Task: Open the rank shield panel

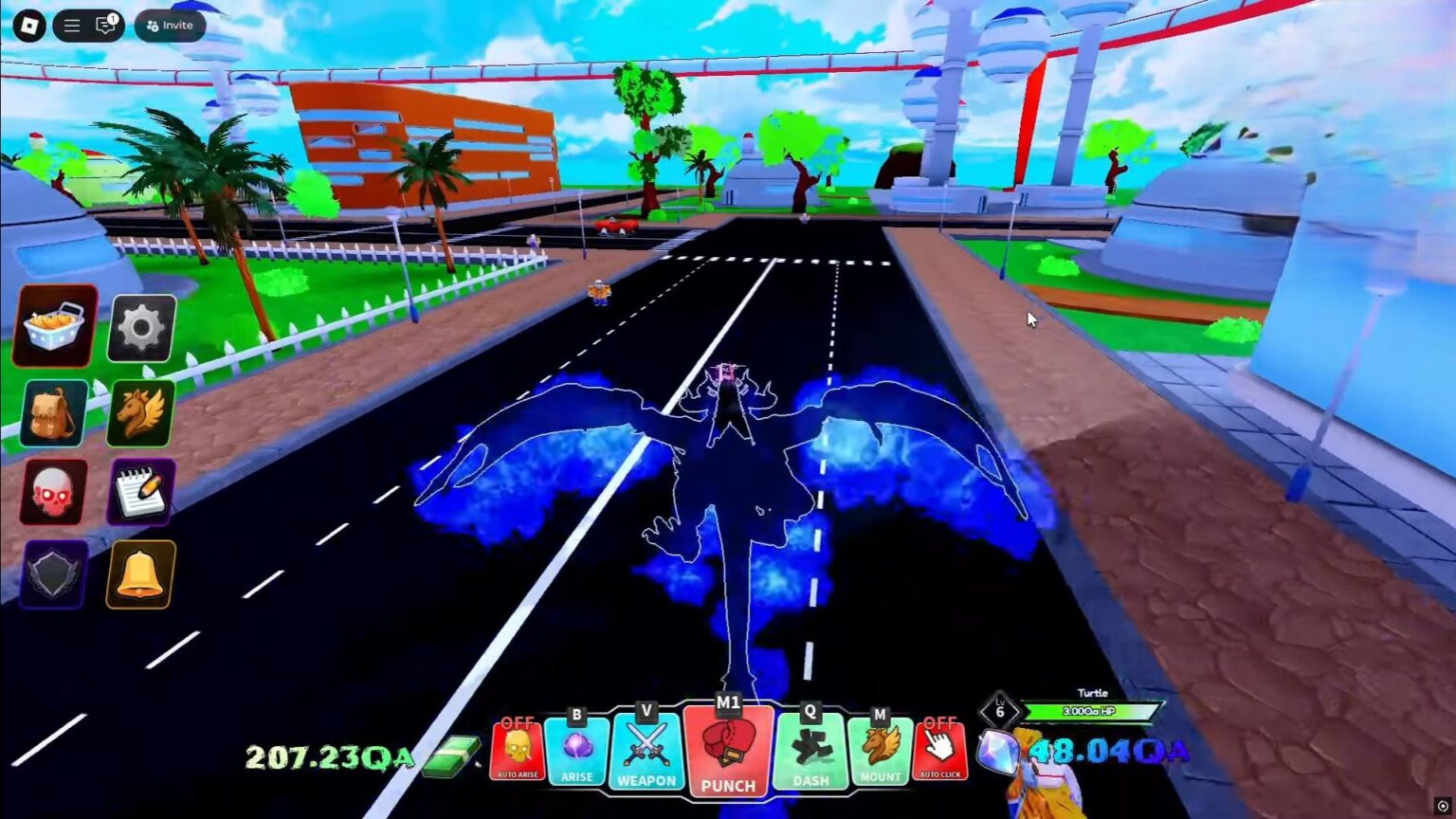Action: [x=53, y=573]
